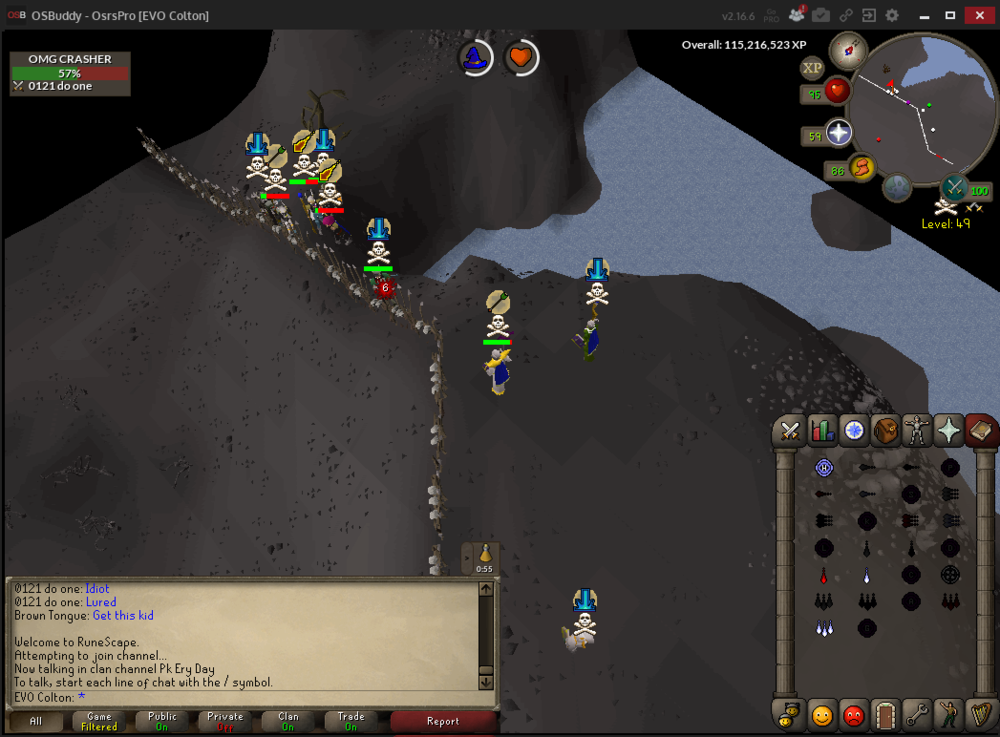Open the Options wrench tab
The image size is (1000, 737).
[x=917, y=716]
